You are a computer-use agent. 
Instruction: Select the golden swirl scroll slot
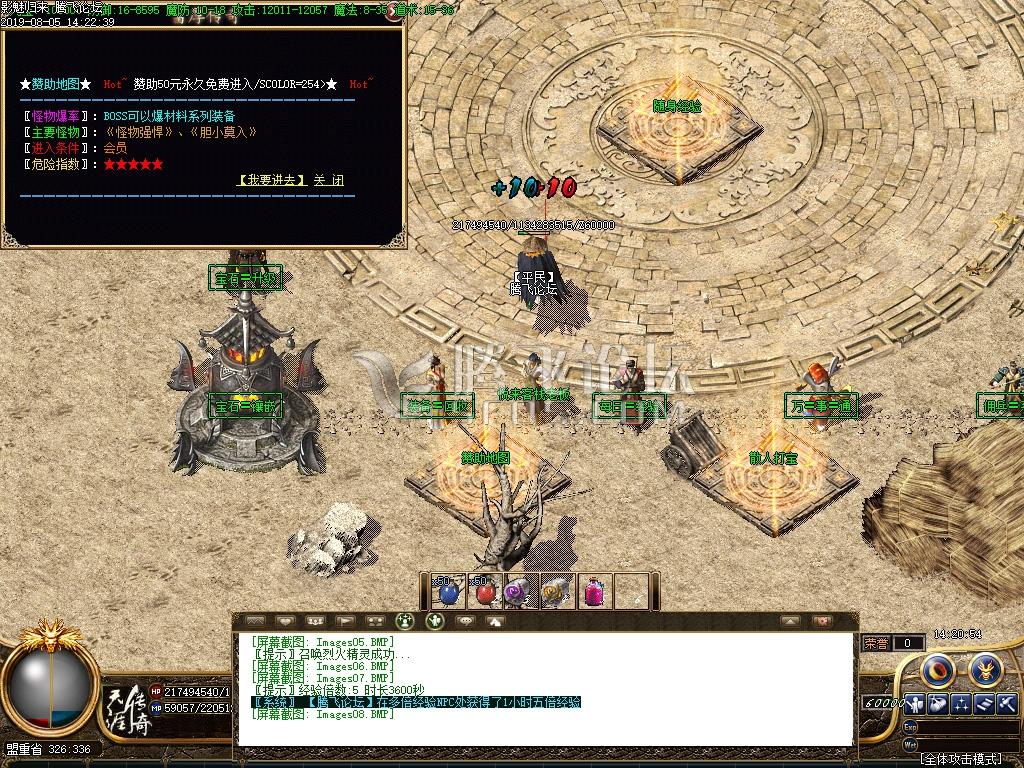click(x=555, y=592)
